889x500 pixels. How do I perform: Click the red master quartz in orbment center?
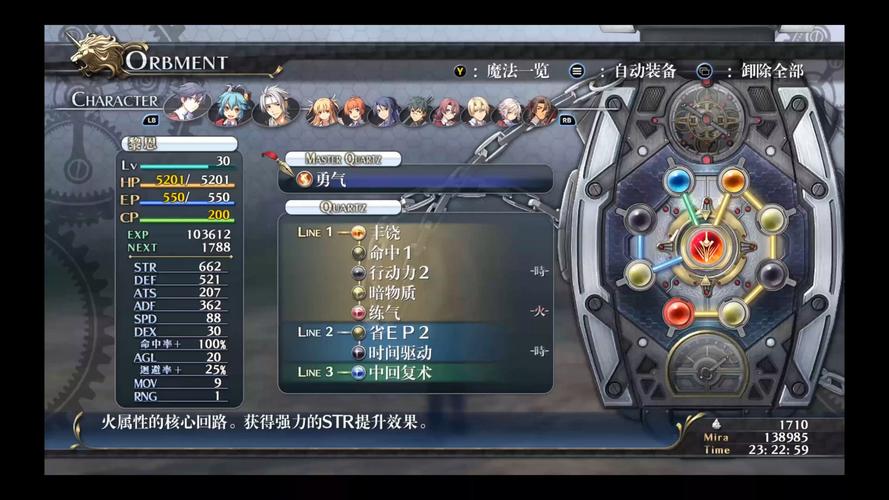point(707,246)
